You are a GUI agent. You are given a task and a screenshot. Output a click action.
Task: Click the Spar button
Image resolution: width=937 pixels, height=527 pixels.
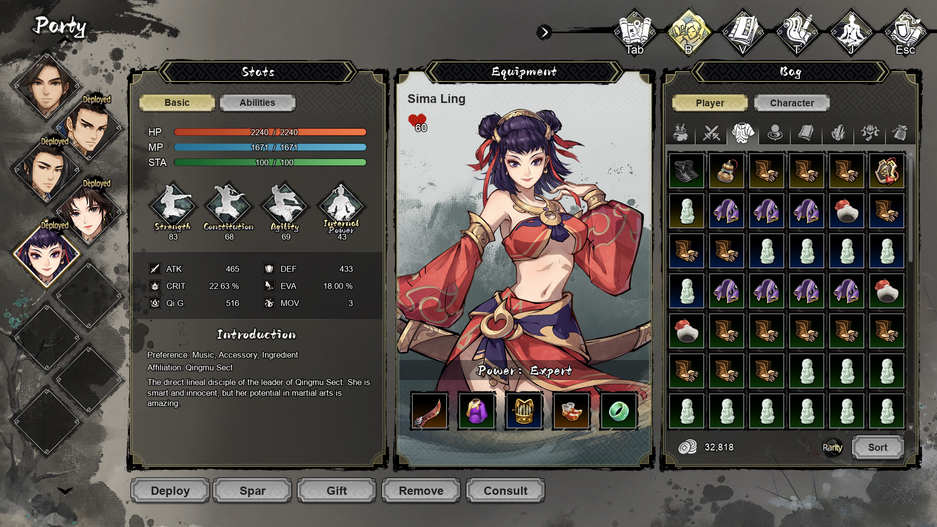point(252,491)
